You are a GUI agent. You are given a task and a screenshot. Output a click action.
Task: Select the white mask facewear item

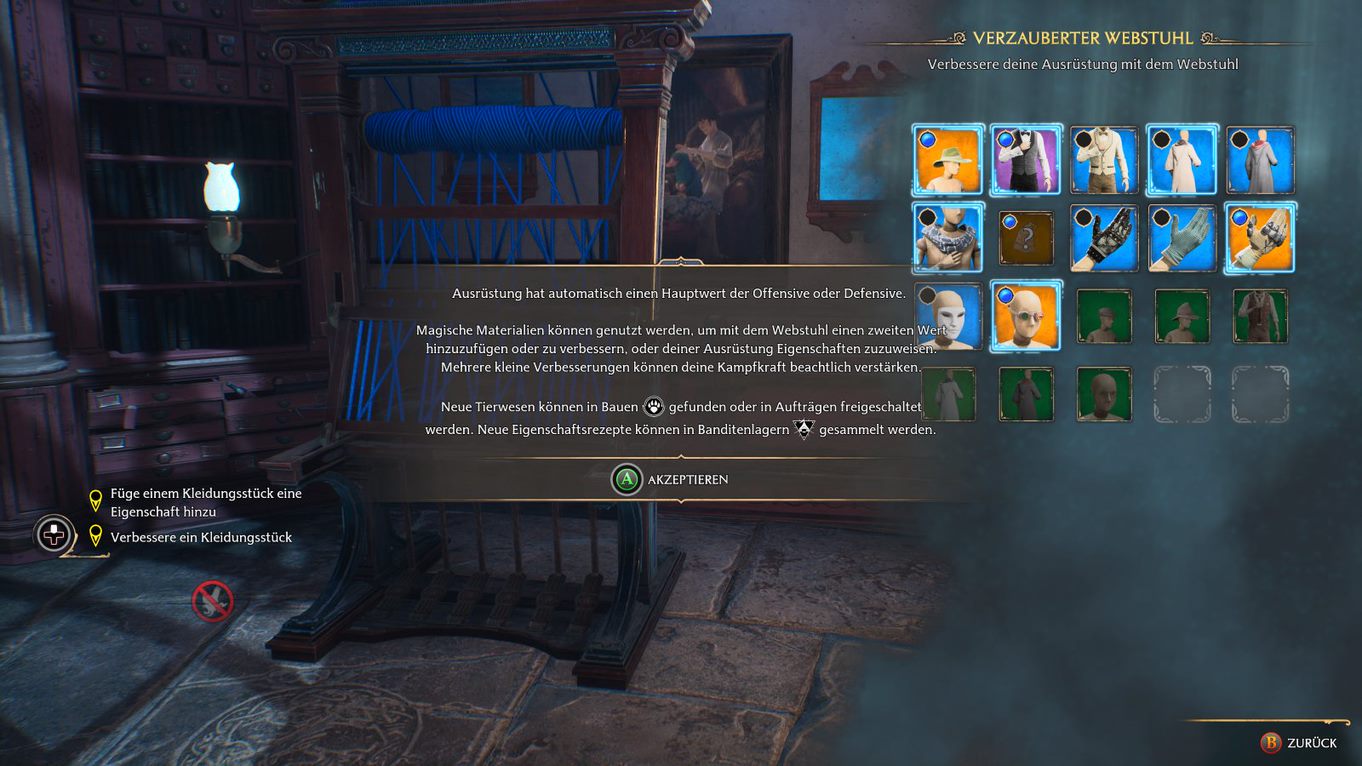coord(948,317)
